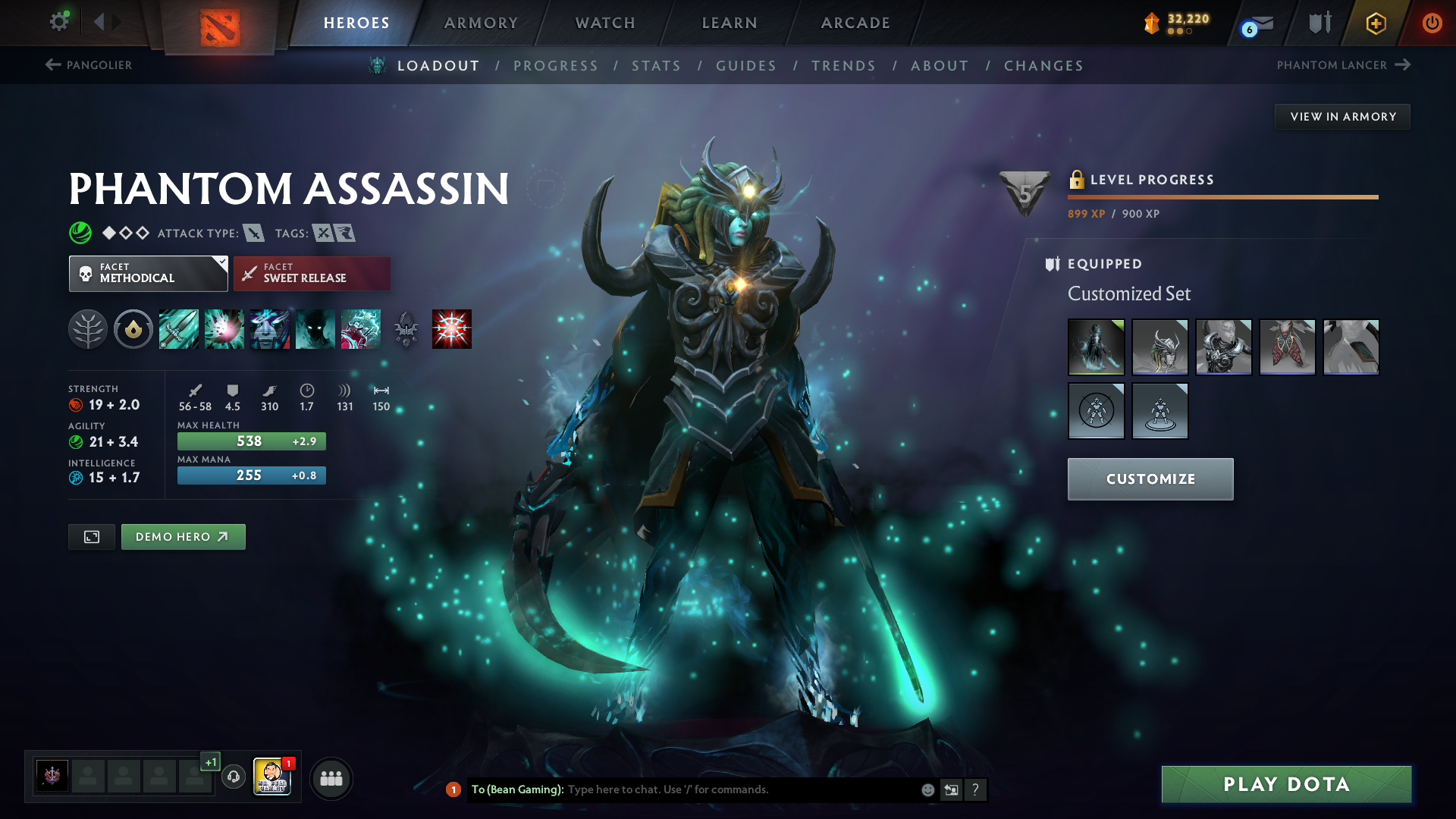Select the Methodical facet

point(148,274)
